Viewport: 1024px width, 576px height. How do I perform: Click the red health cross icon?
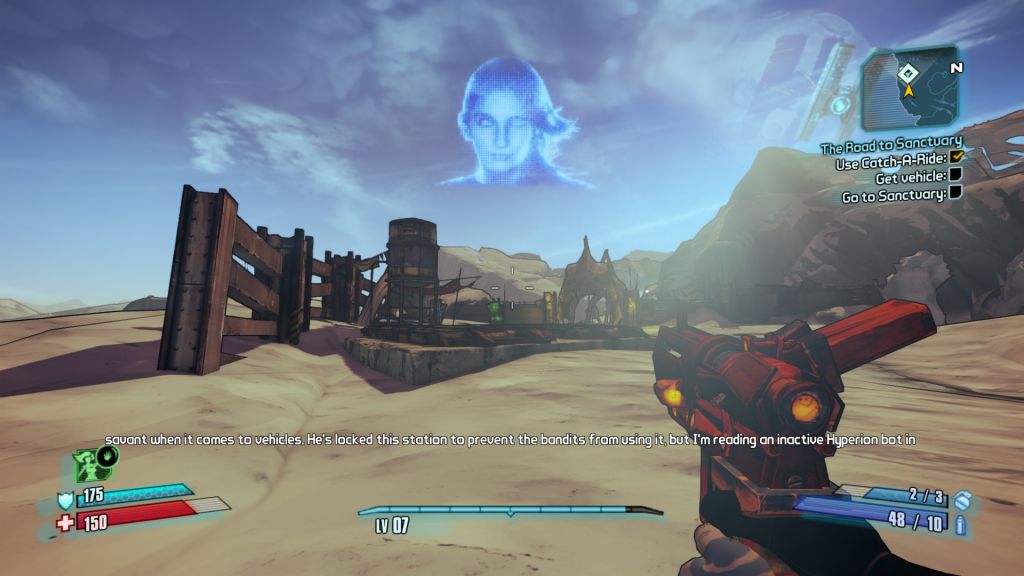(66, 522)
